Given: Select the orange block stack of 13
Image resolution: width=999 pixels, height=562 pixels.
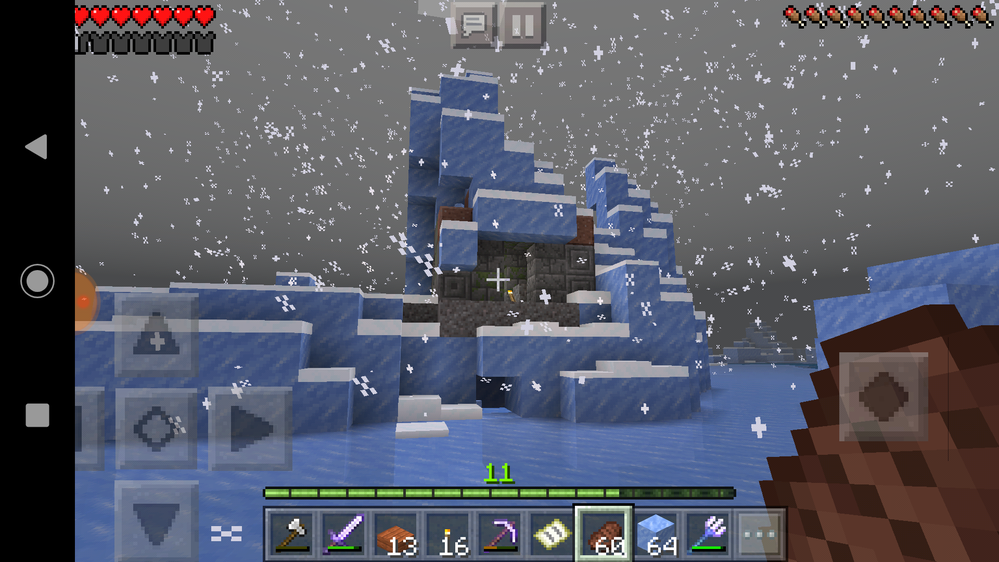Looking at the screenshot, I should [395, 535].
